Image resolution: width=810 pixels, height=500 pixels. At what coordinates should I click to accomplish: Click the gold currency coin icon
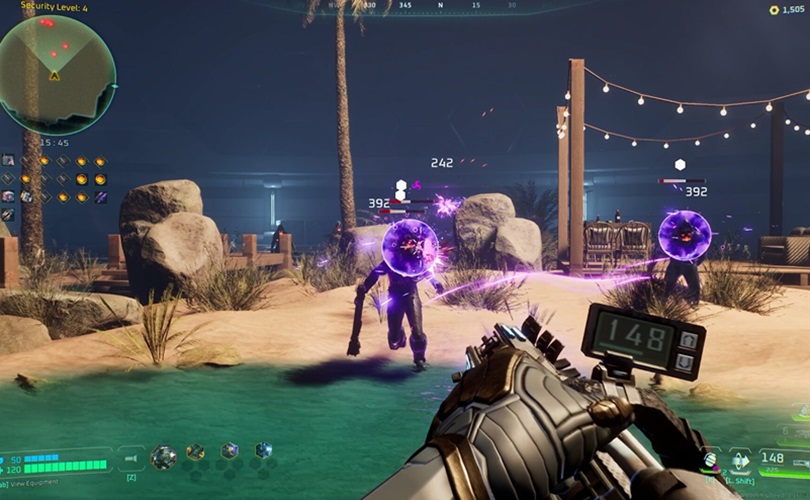tap(773, 10)
